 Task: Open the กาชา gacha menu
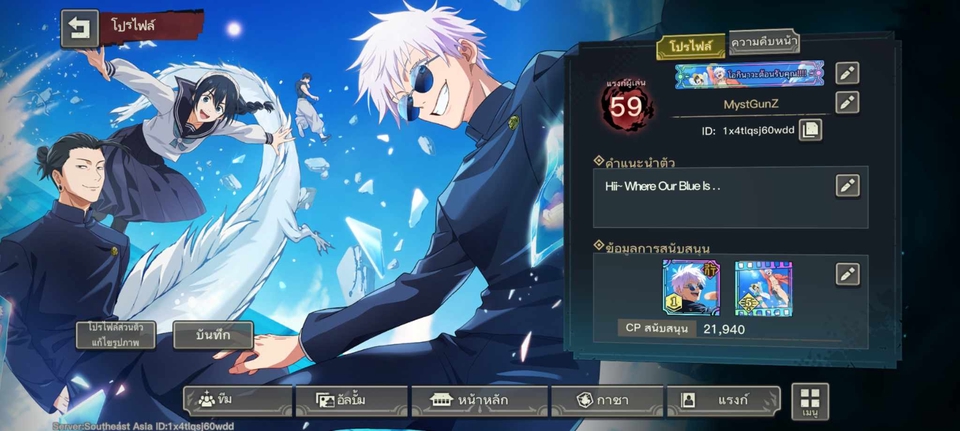coord(607,400)
